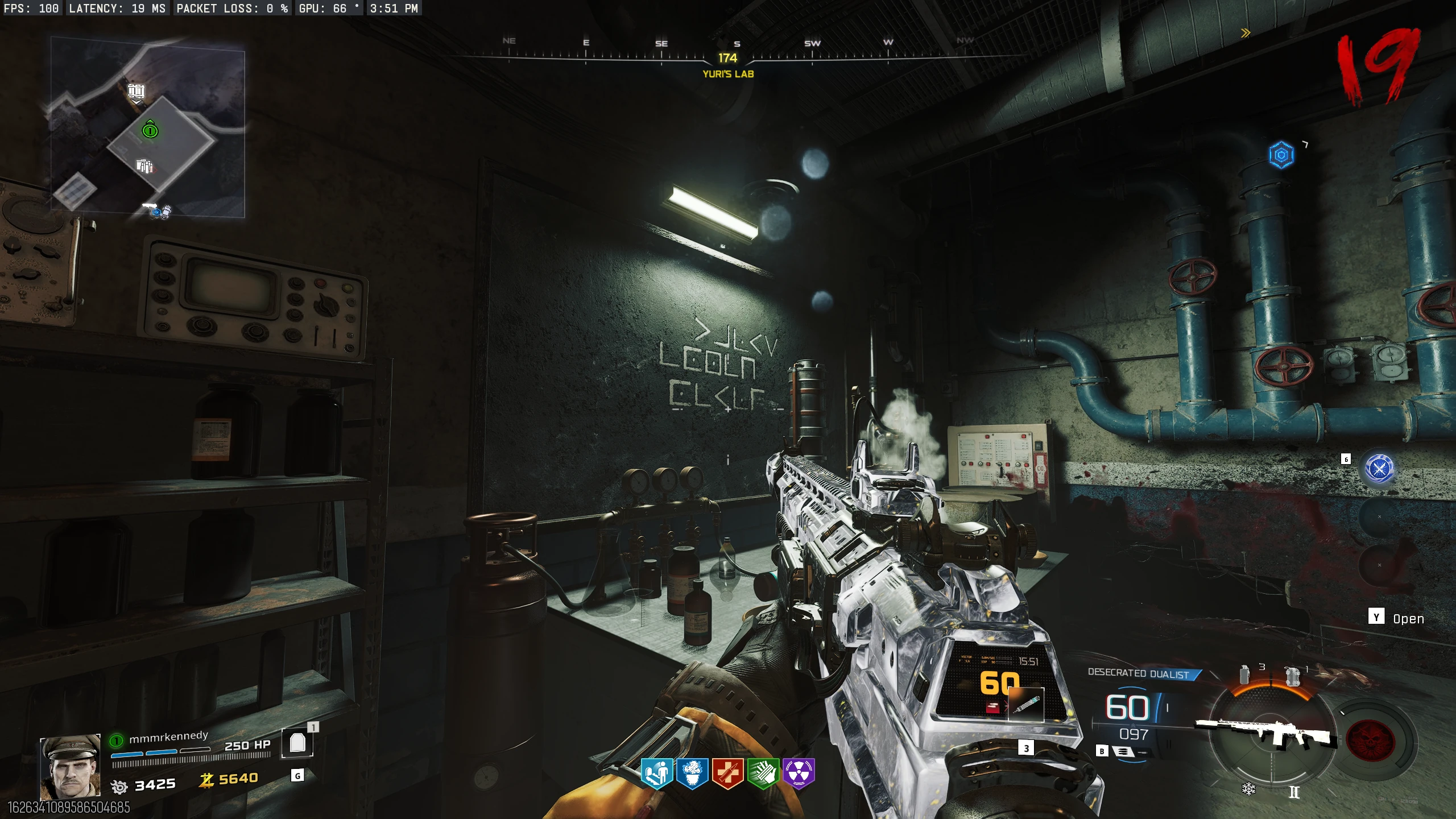Select the tactical grenade canister icon

(1245, 675)
